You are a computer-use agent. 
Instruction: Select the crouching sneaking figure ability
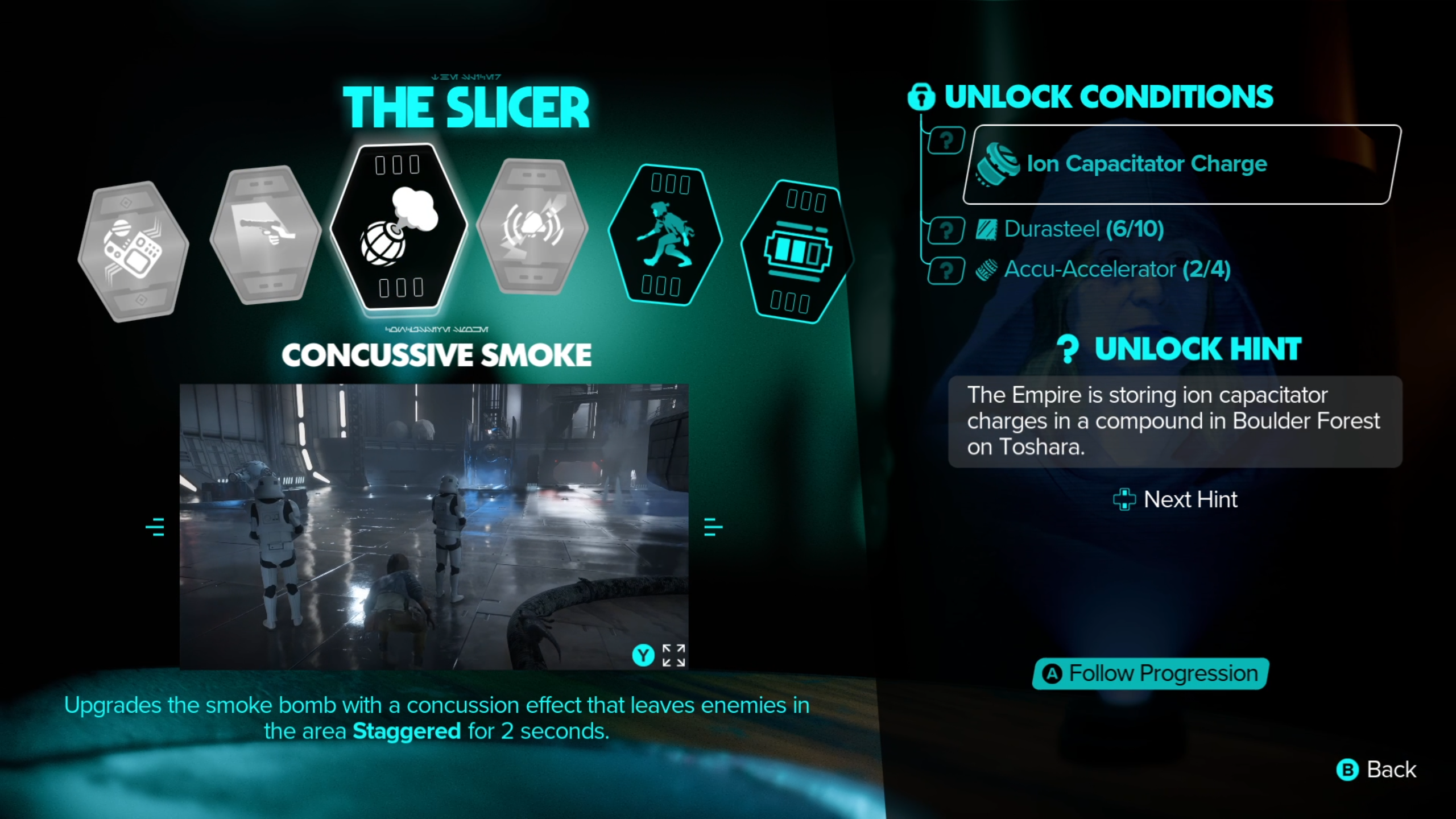click(665, 235)
